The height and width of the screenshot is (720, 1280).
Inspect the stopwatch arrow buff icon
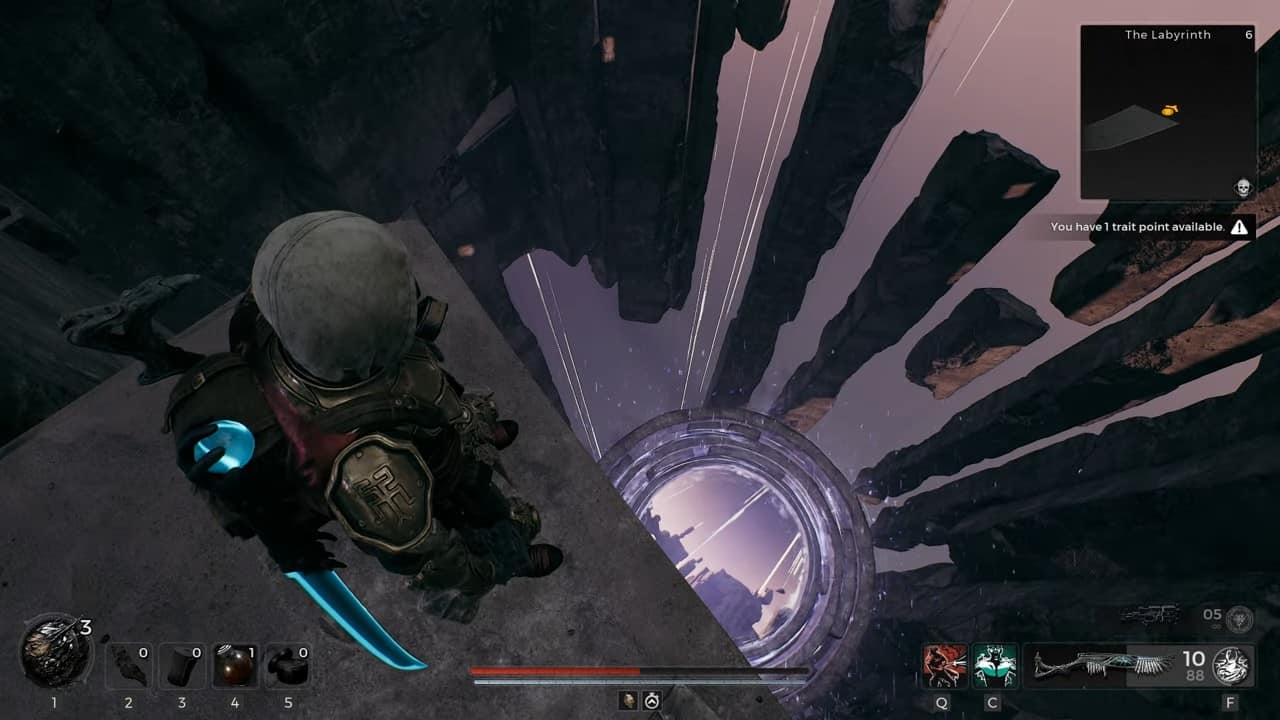(652, 701)
